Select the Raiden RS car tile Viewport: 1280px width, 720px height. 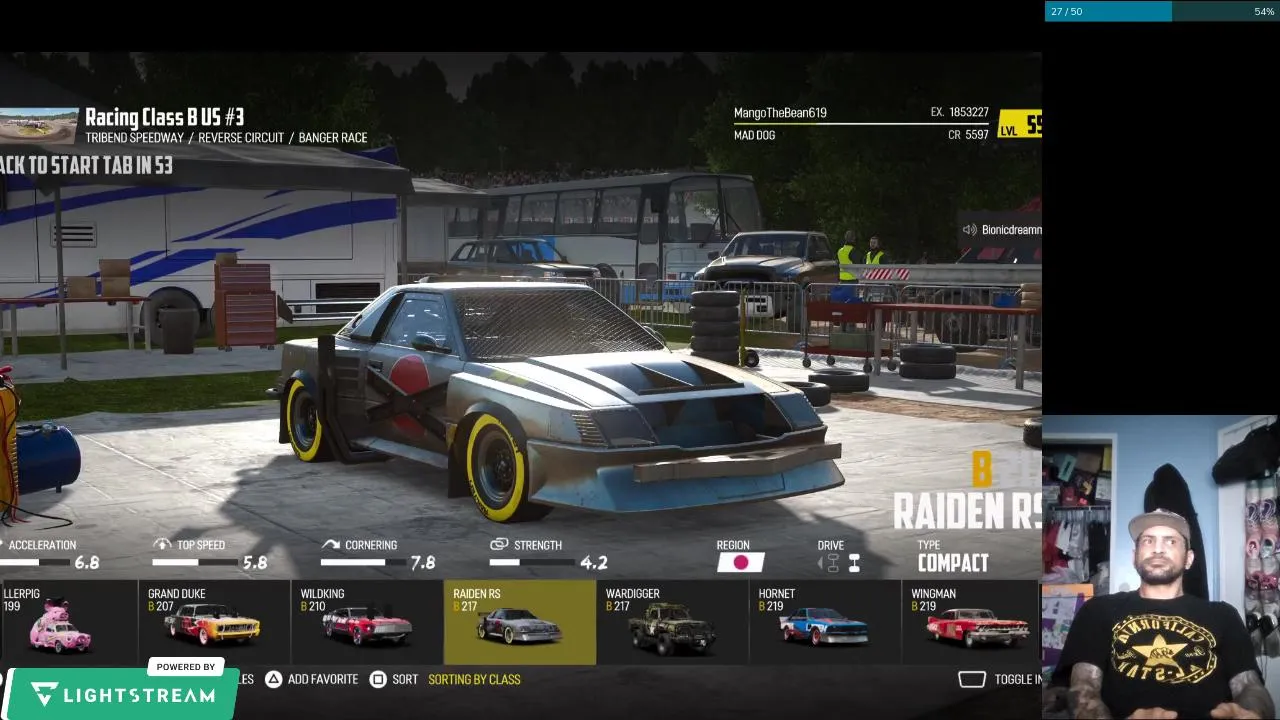tap(519, 622)
